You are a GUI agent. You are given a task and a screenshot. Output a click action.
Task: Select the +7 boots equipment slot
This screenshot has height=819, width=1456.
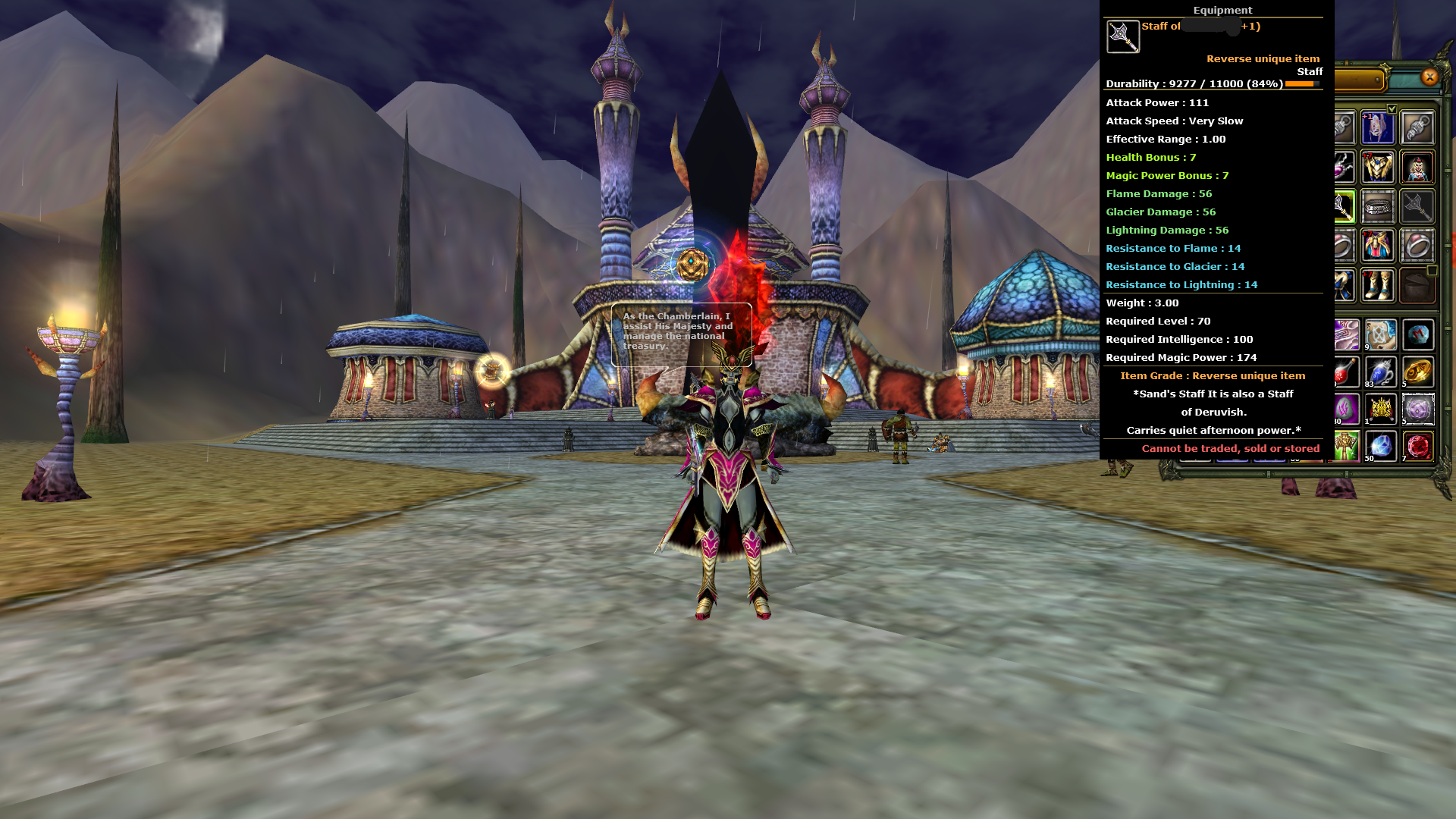point(1379,284)
